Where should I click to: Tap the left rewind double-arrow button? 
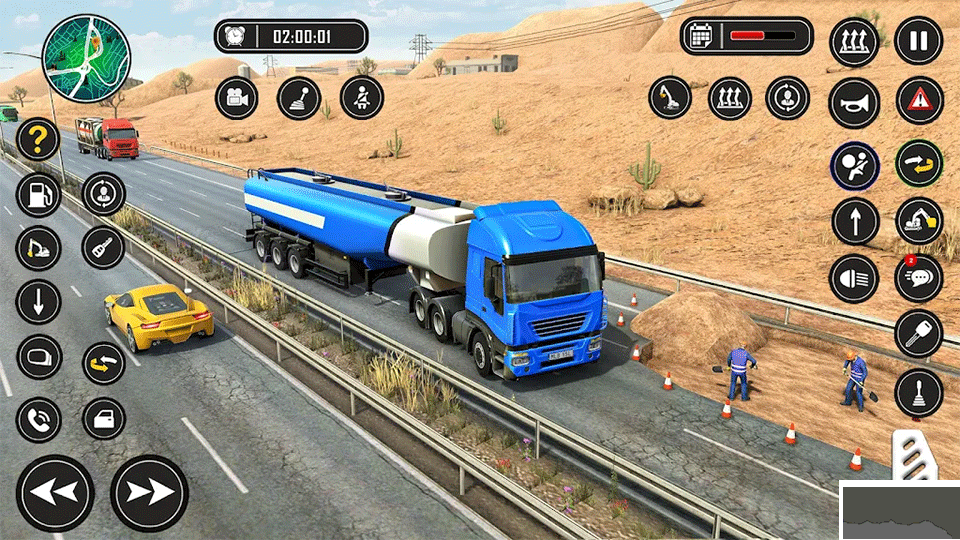pyautogui.click(x=55, y=493)
